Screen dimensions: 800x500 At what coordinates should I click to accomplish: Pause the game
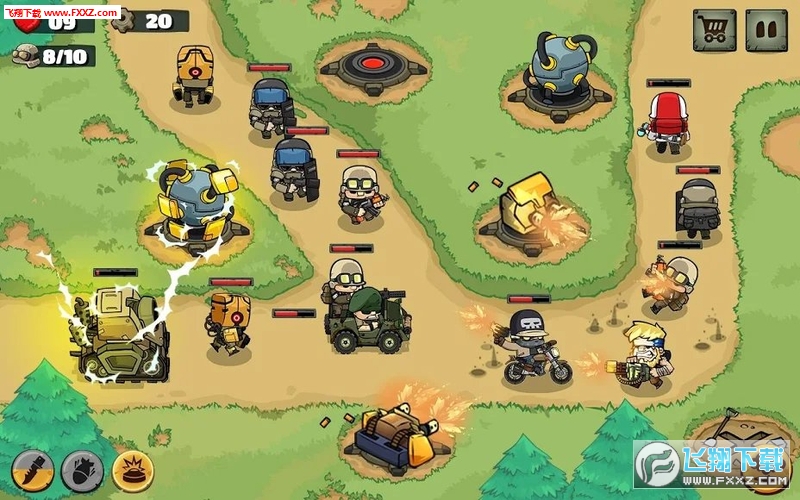(x=767, y=31)
